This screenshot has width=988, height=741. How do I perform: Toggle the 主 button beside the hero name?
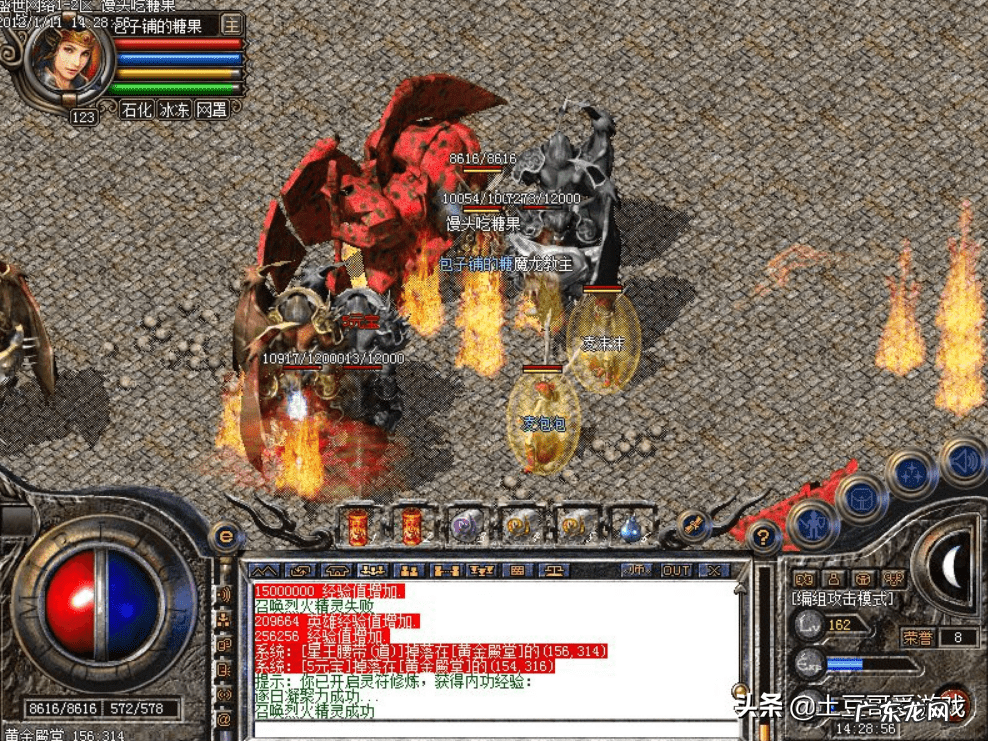(232, 23)
